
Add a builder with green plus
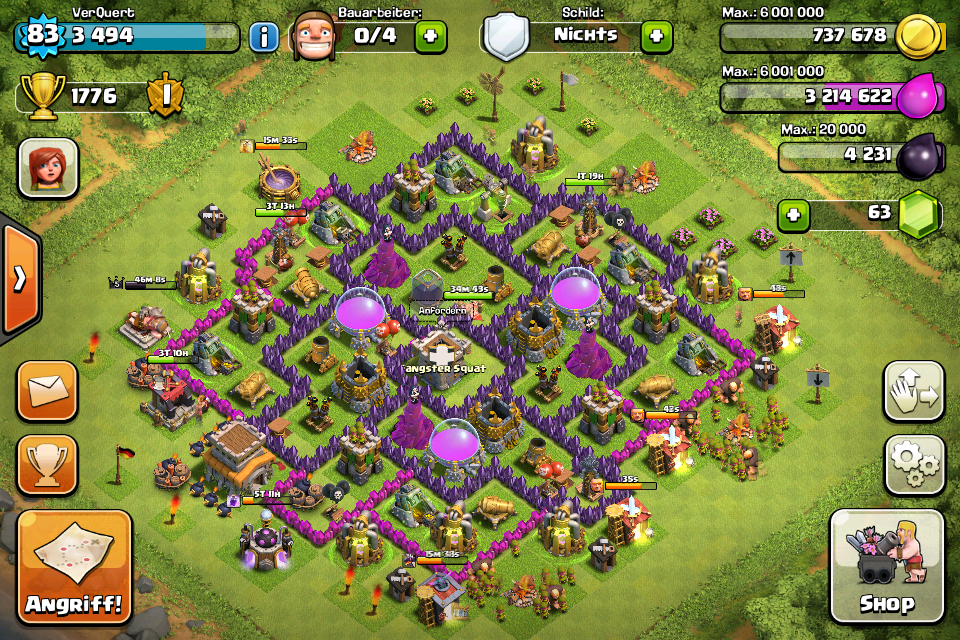[x=430, y=36]
